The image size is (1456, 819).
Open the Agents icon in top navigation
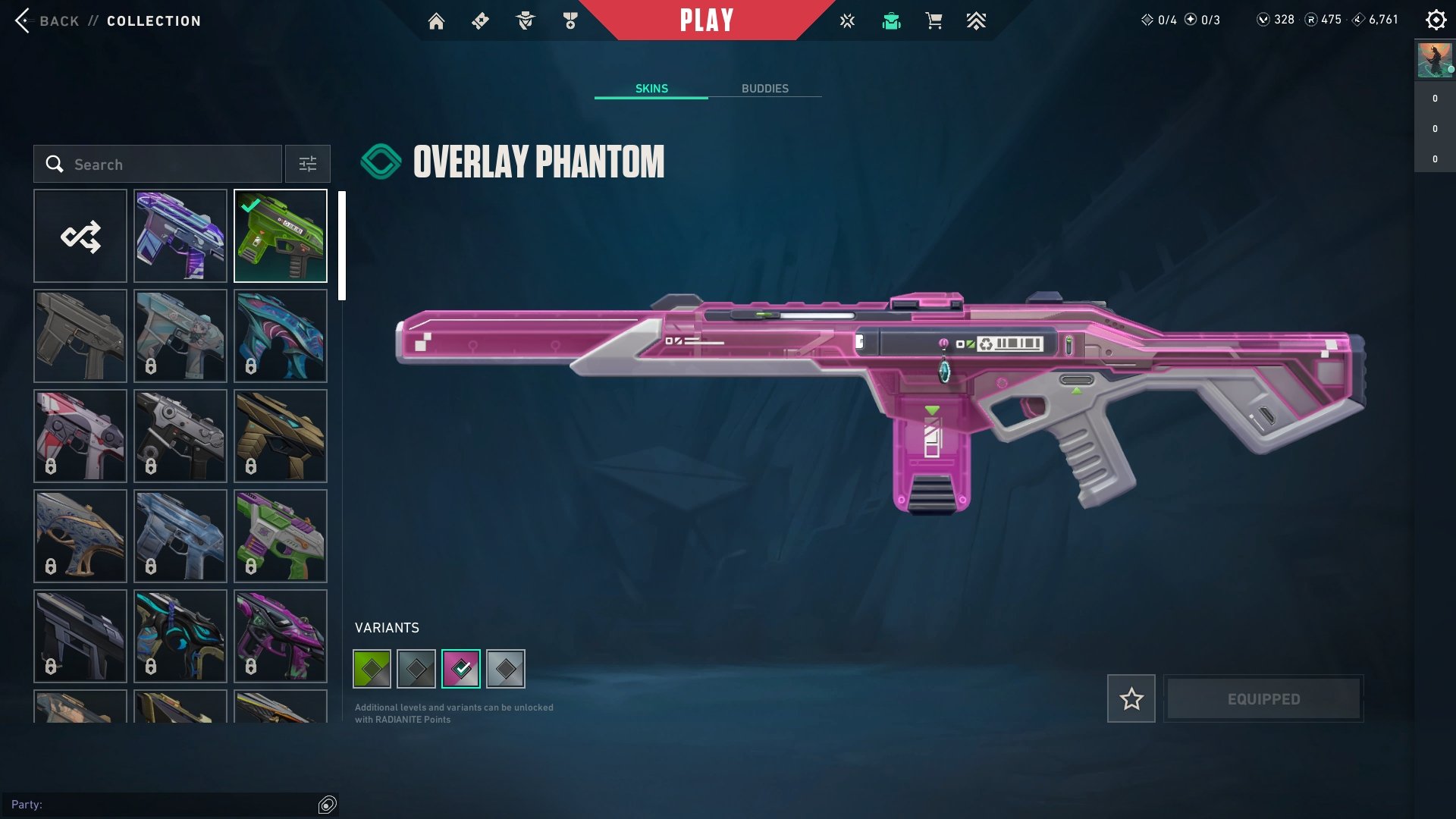525,20
